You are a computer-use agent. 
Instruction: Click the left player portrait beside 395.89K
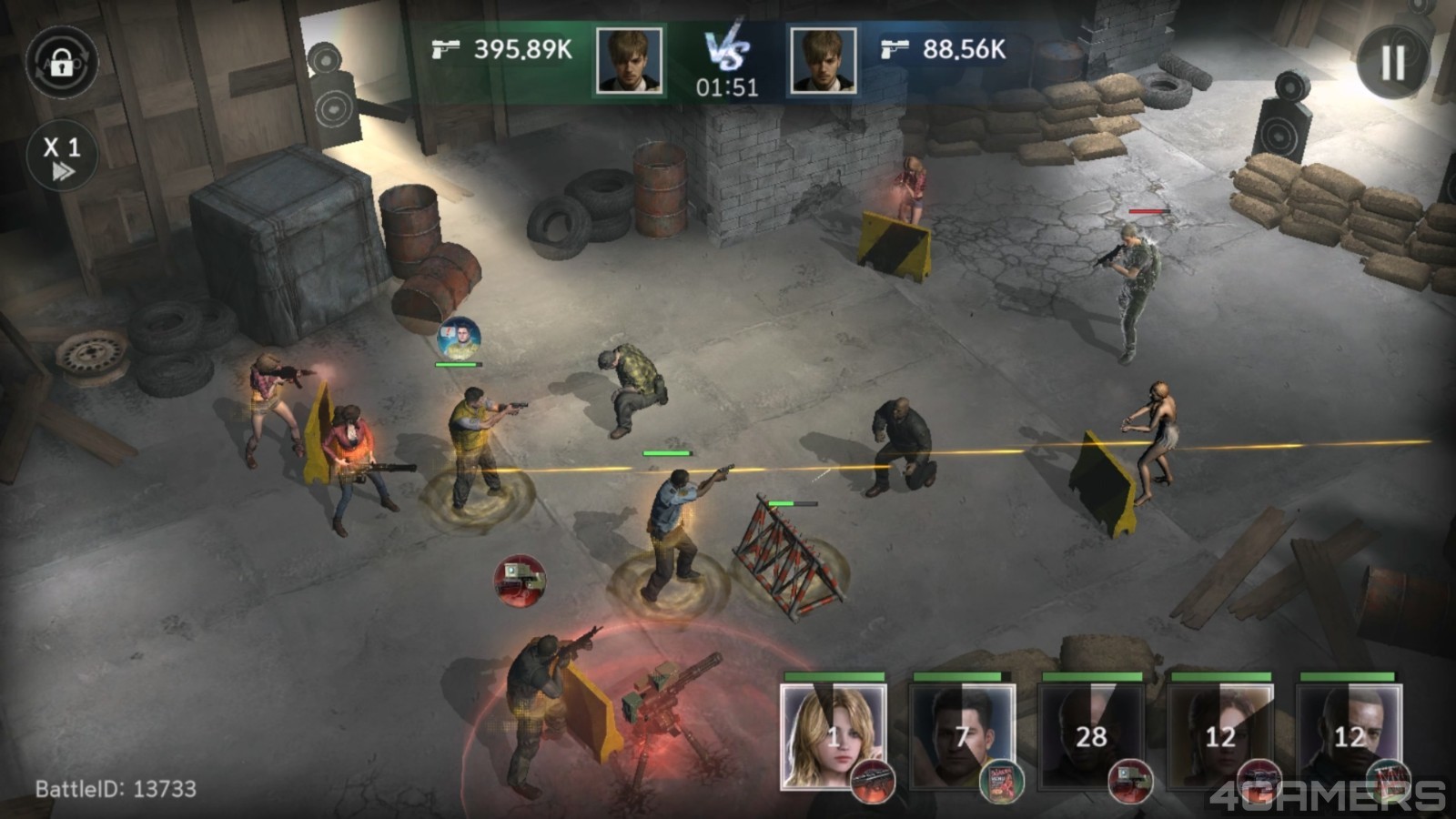(629, 60)
